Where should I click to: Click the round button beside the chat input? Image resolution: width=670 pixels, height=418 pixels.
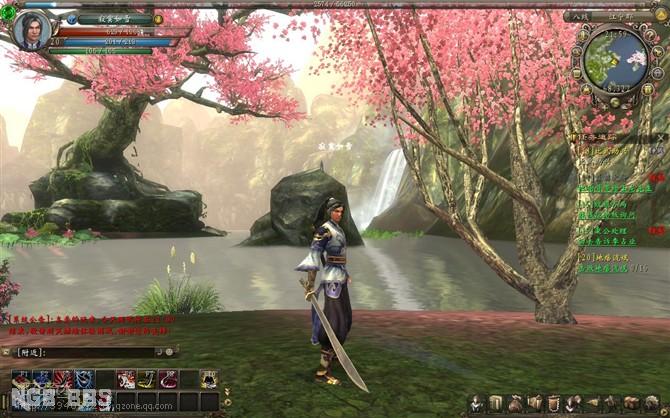coord(171,352)
